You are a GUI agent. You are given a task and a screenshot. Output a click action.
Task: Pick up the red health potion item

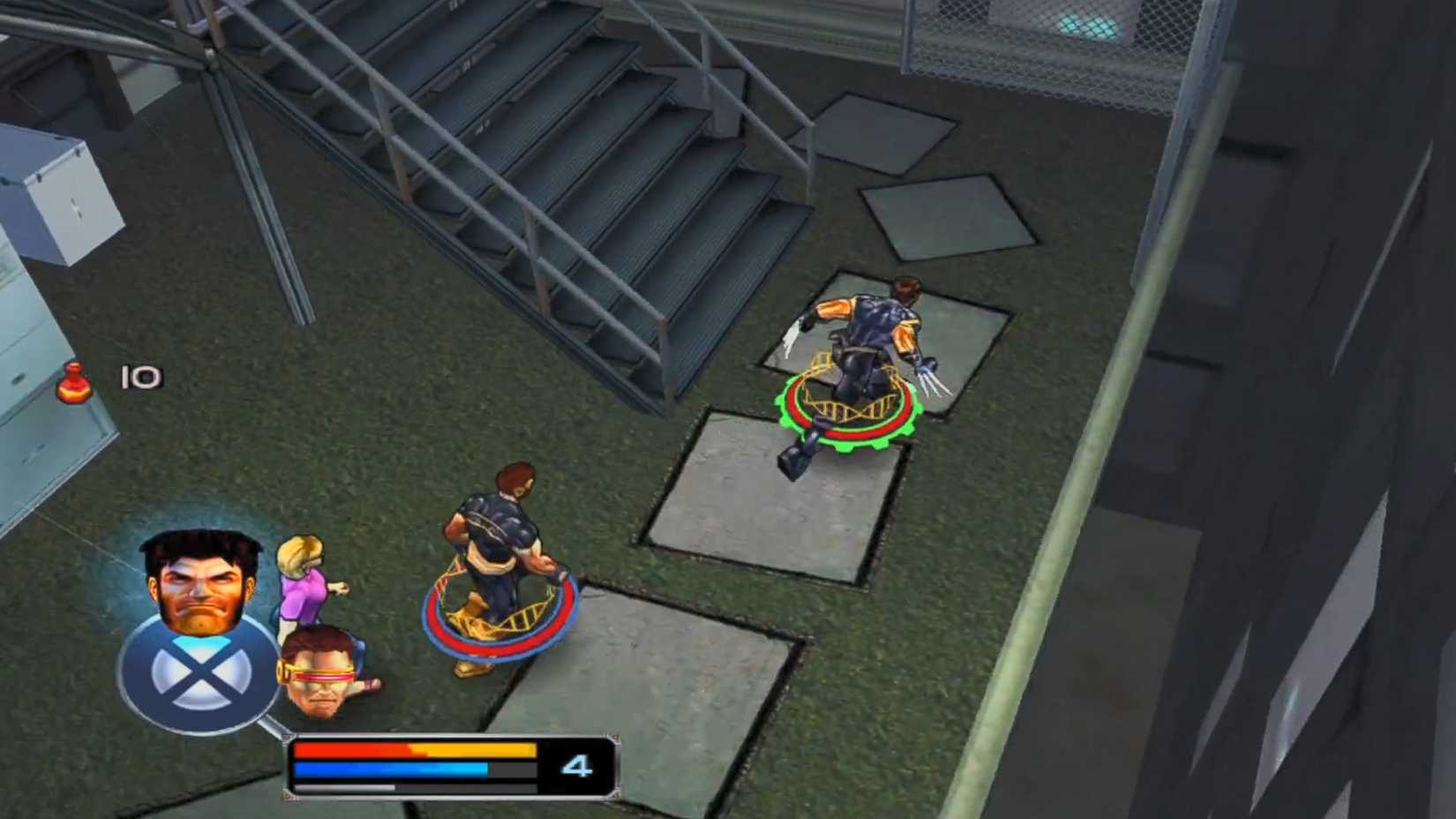pyautogui.click(x=74, y=384)
